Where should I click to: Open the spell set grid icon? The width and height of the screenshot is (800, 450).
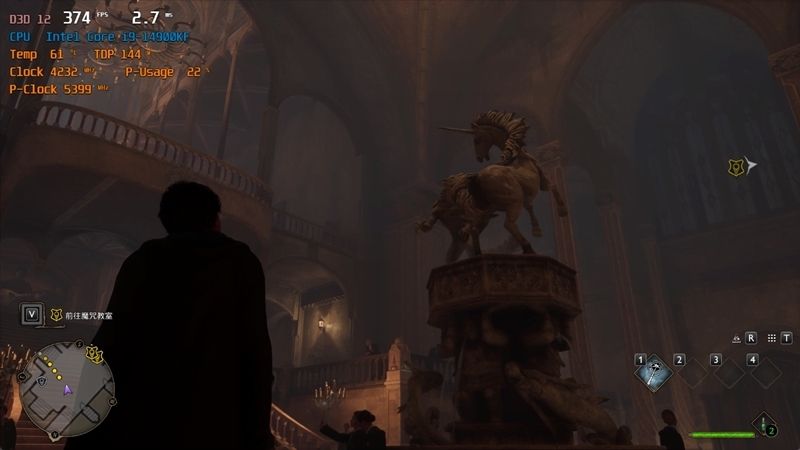pyautogui.click(x=771, y=338)
